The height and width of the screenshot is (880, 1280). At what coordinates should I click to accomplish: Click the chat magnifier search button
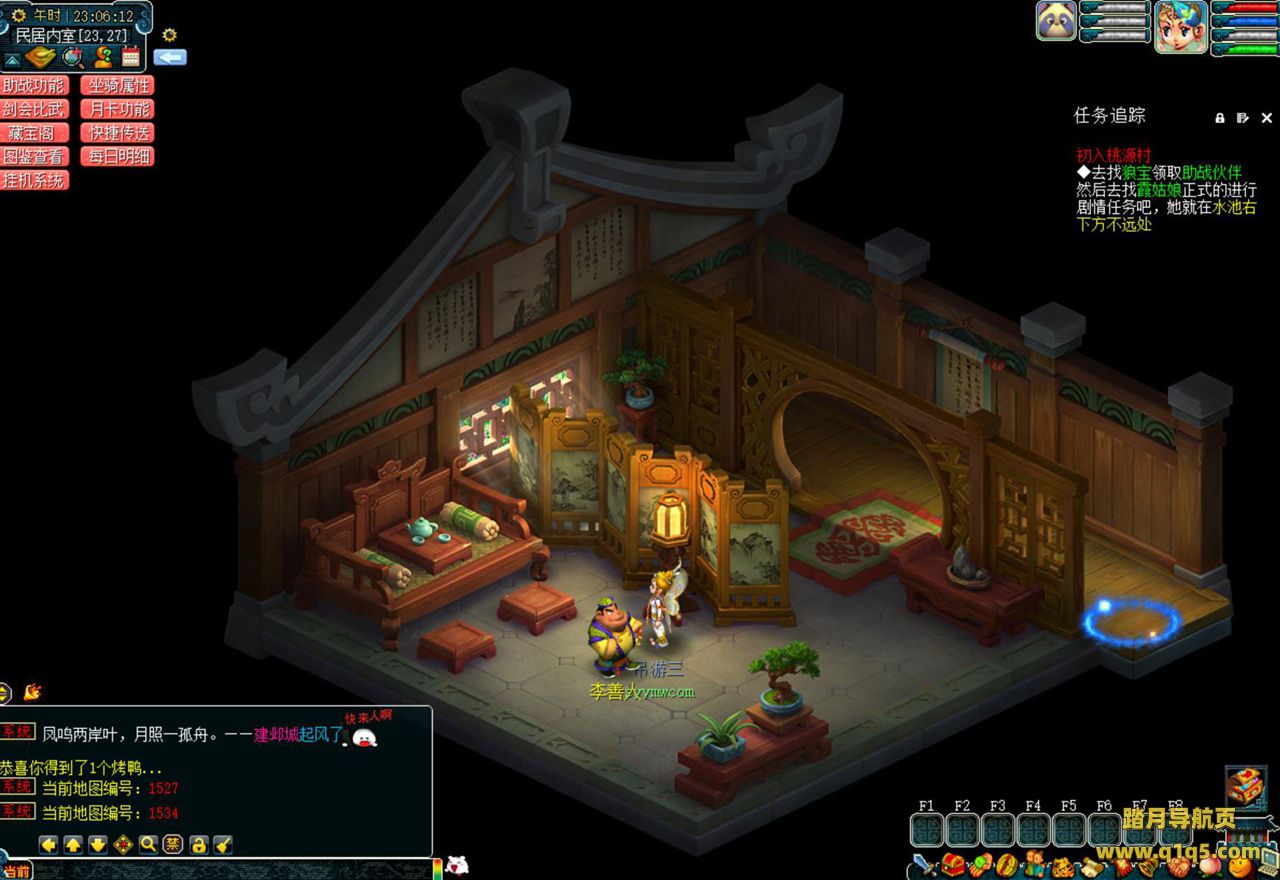point(148,844)
